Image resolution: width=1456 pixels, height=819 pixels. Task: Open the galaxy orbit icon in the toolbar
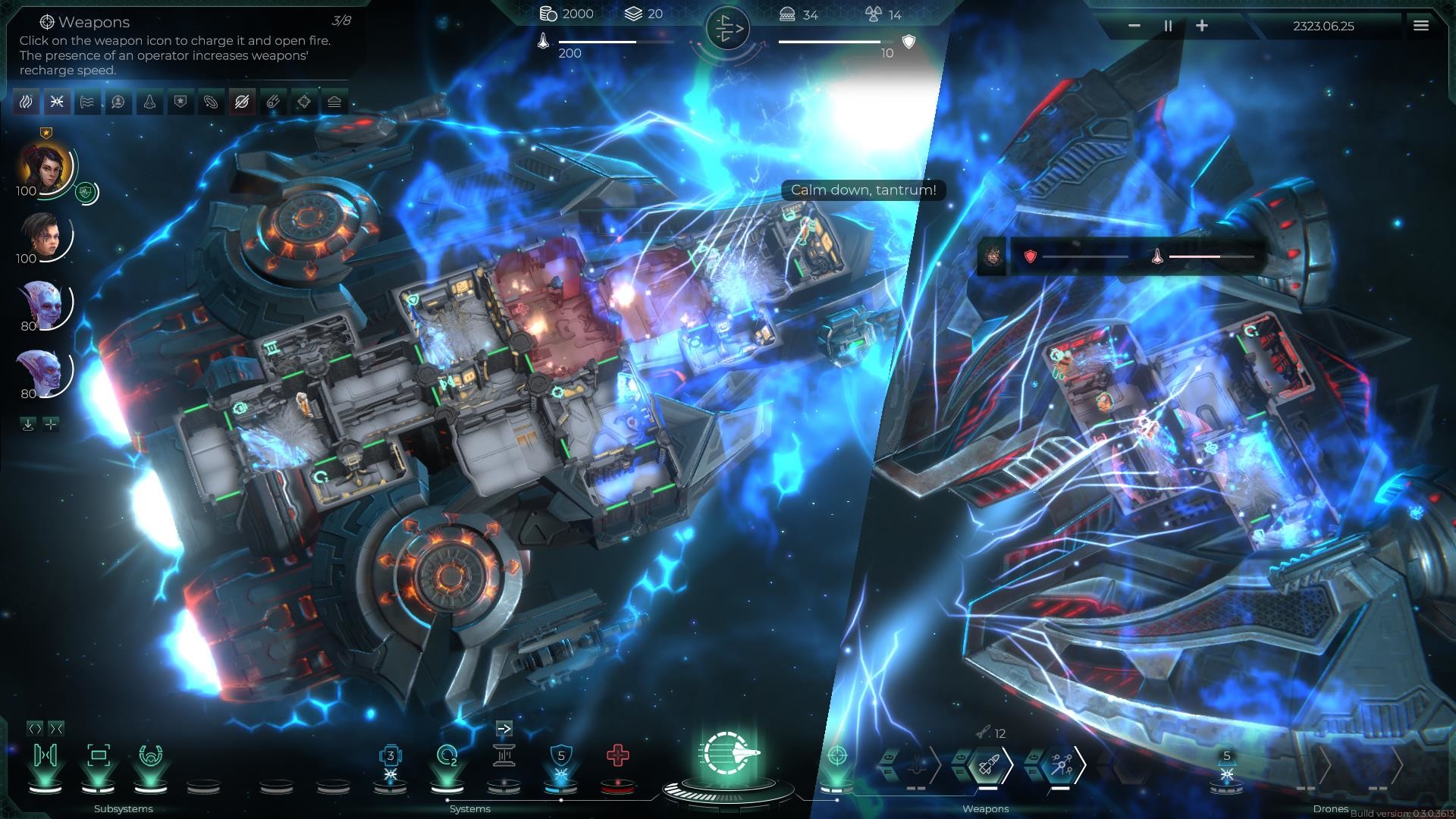(x=210, y=101)
